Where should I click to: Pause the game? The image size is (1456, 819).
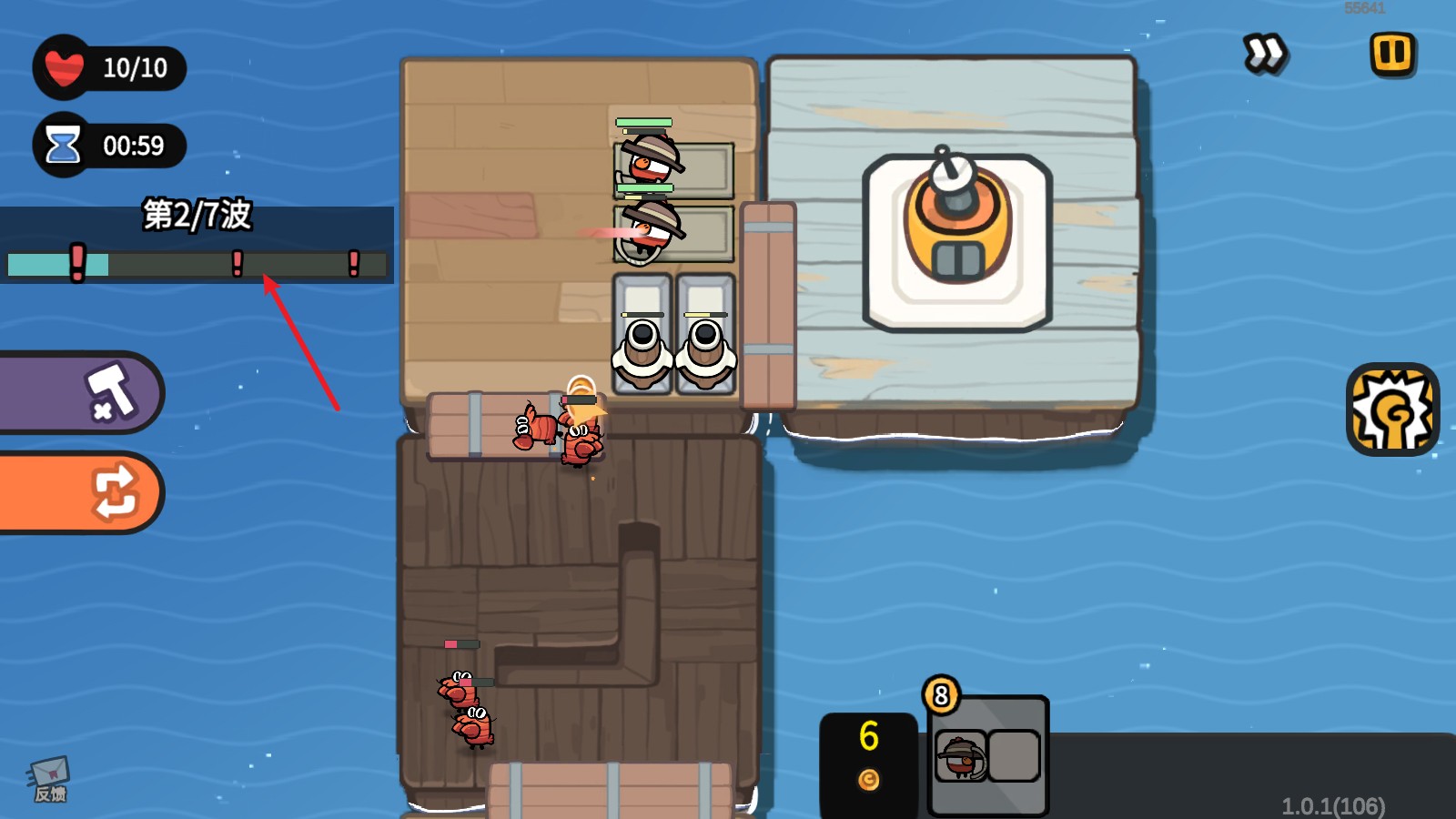coord(1392,54)
